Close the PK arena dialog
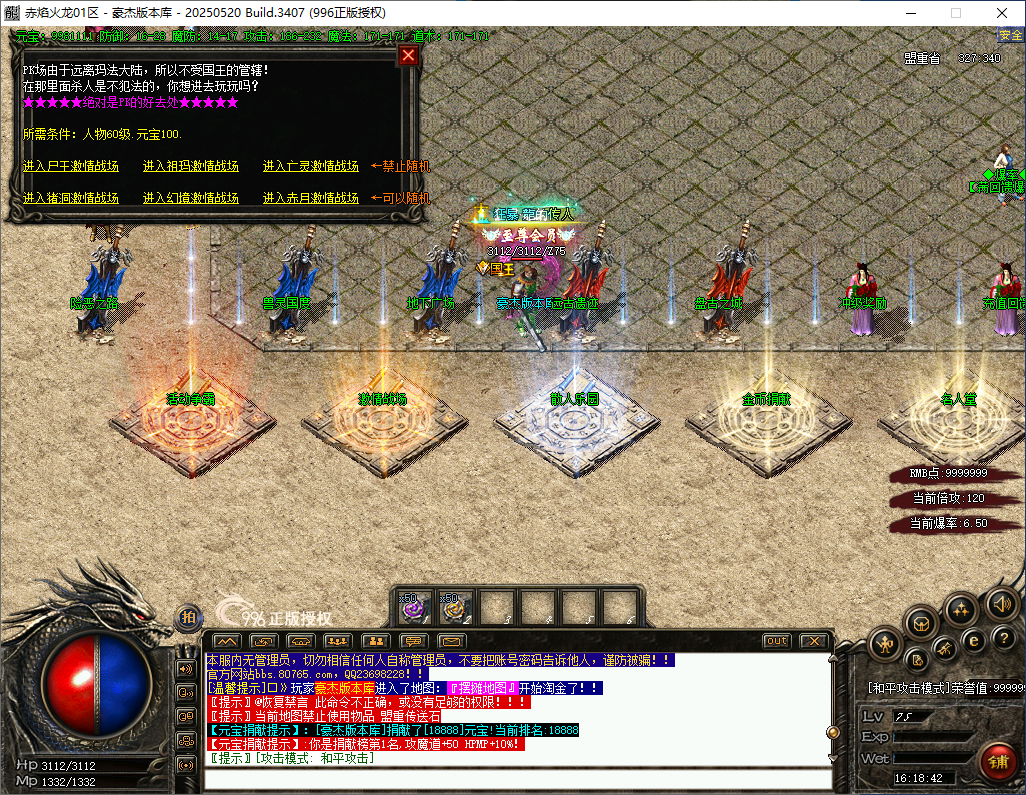The width and height of the screenshot is (1026, 795). (x=408, y=55)
